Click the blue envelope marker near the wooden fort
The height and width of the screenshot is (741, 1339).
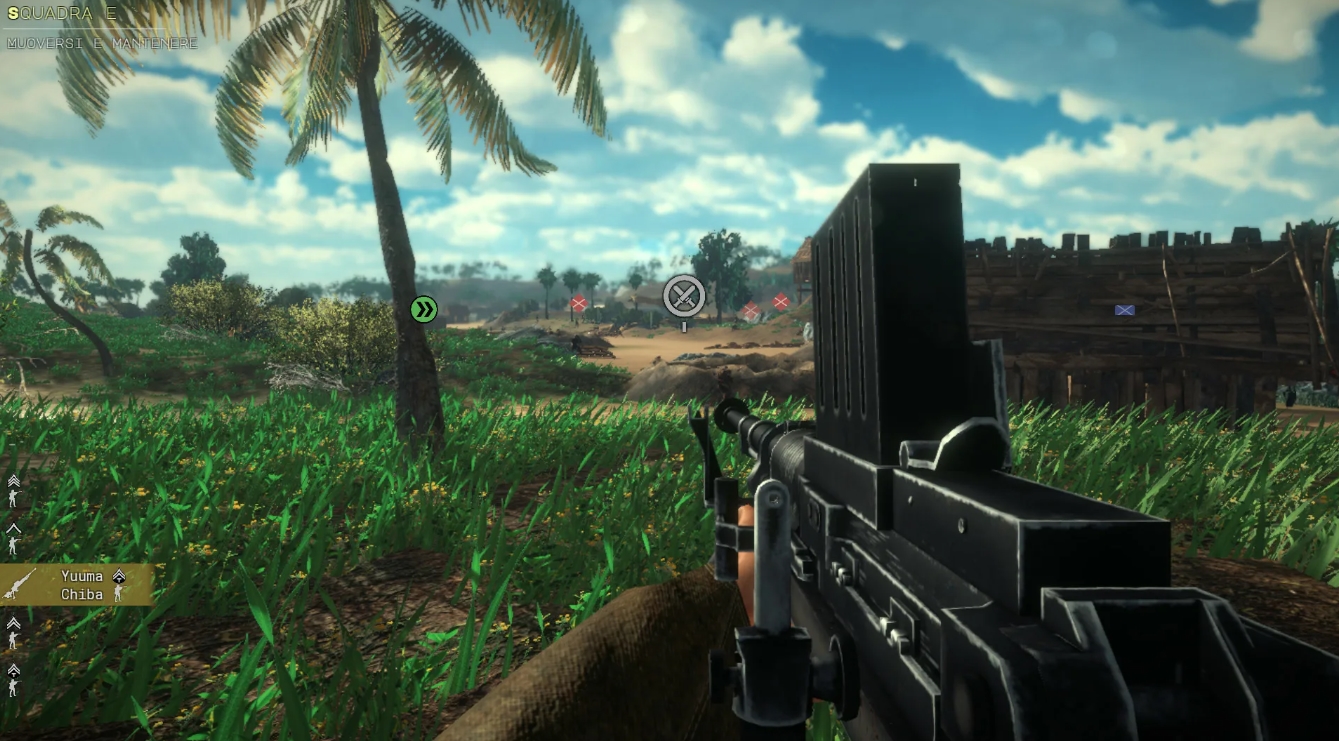pyautogui.click(x=1124, y=310)
